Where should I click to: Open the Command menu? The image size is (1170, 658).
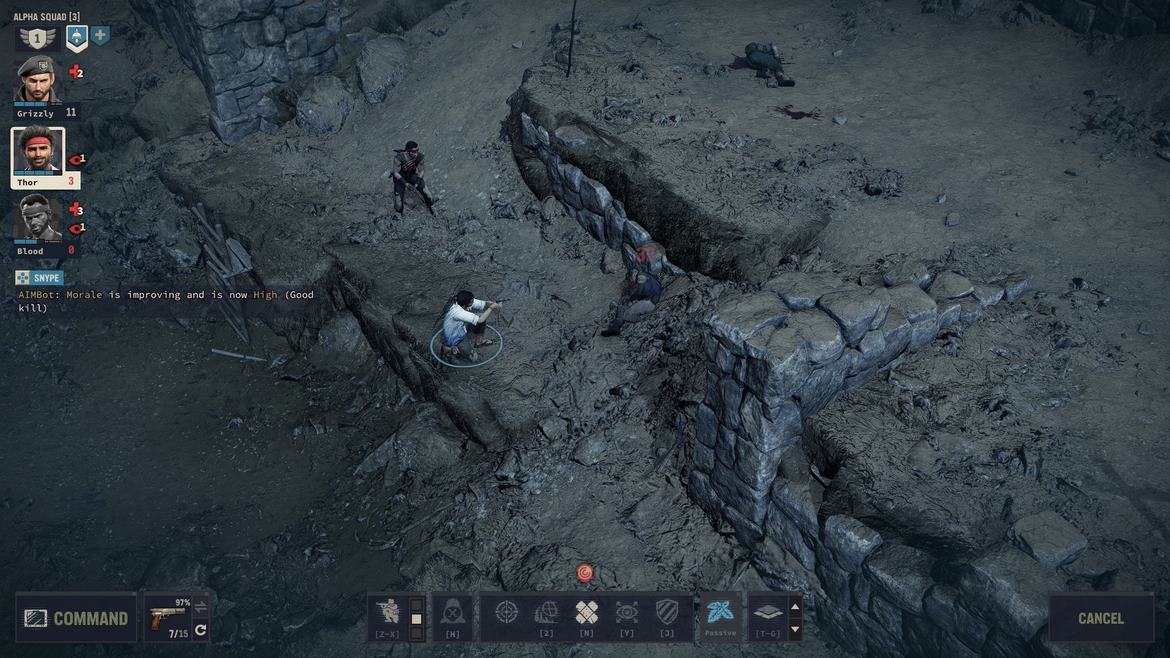tap(76, 618)
